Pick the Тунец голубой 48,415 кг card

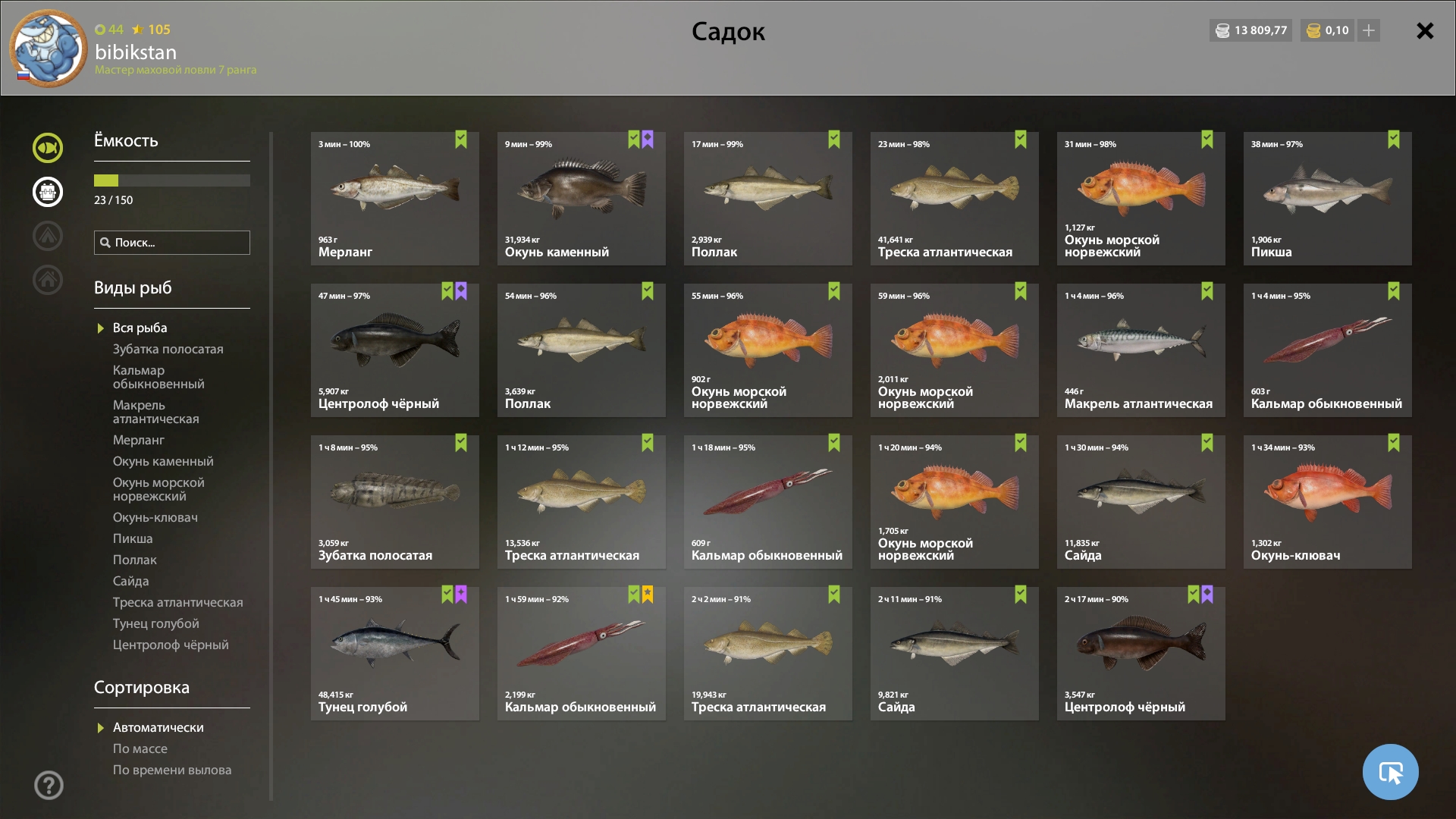pos(394,654)
